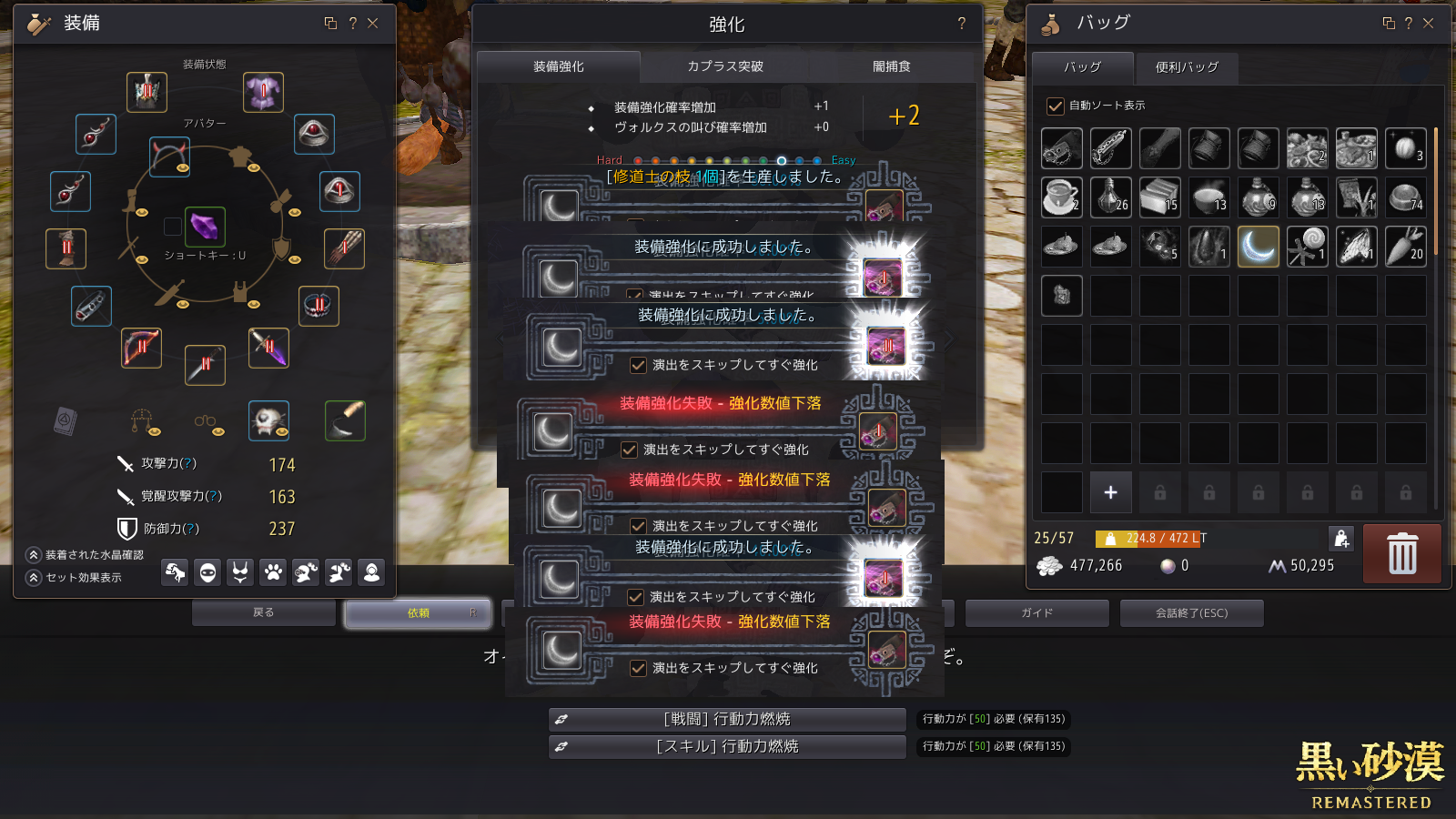Click the 戻る button

coord(264,613)
